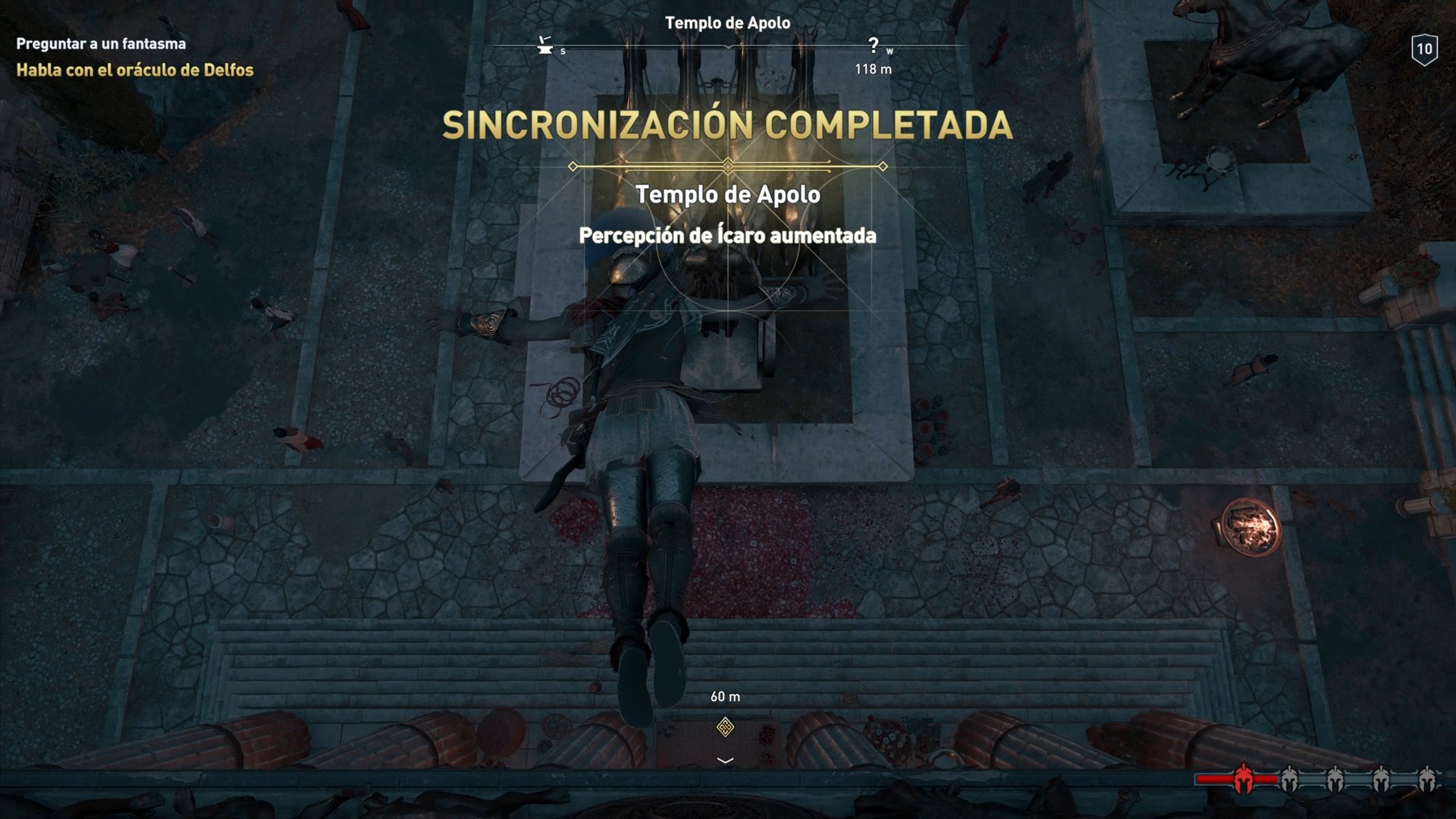
Task: Open the quest 'Preguntar a un fantasma'
Action: point(99,43)
